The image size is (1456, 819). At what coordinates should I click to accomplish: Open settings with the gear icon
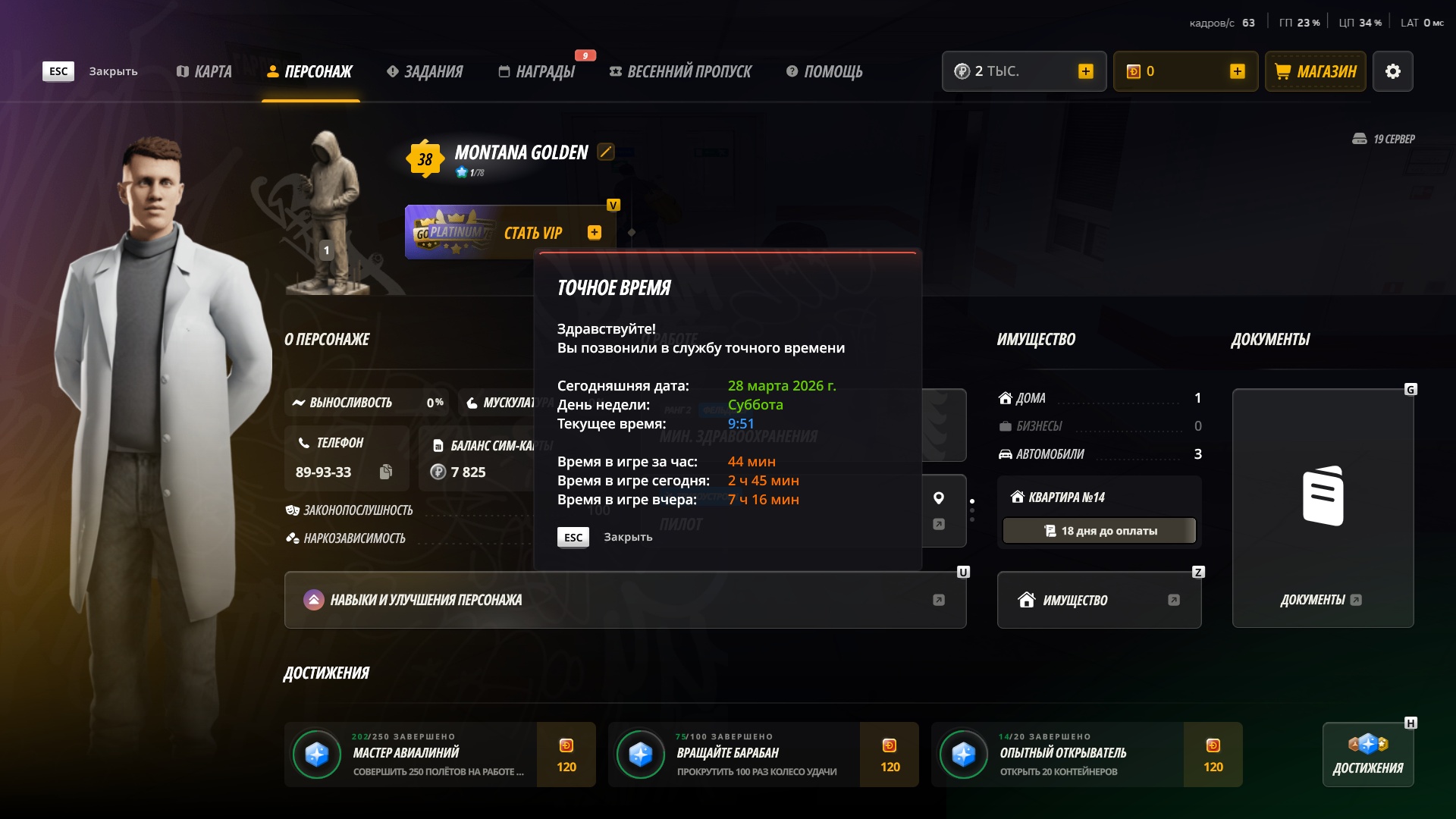tap(1392, 71)
